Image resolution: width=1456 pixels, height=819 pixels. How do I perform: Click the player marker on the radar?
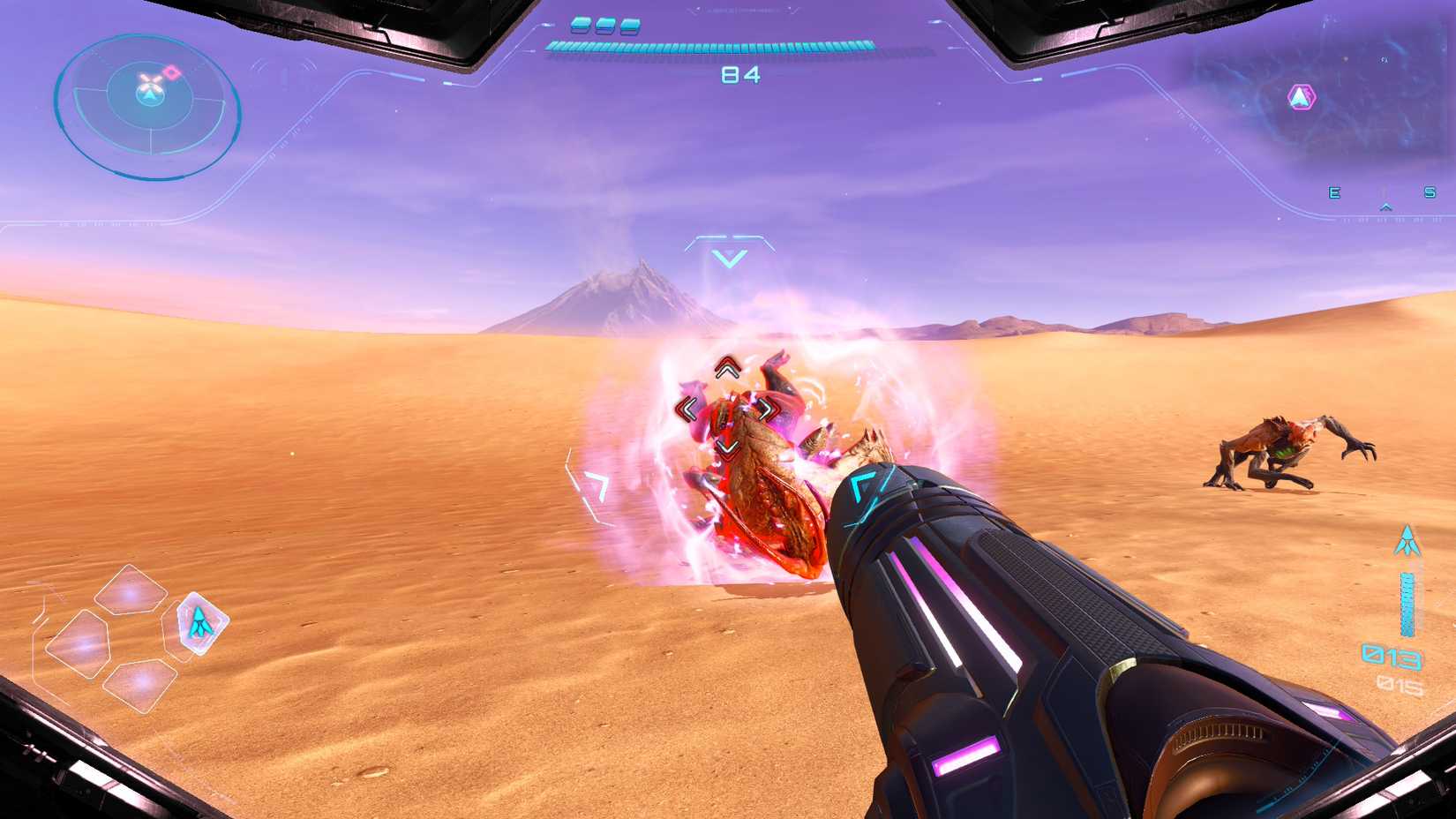tap(150, 95)
